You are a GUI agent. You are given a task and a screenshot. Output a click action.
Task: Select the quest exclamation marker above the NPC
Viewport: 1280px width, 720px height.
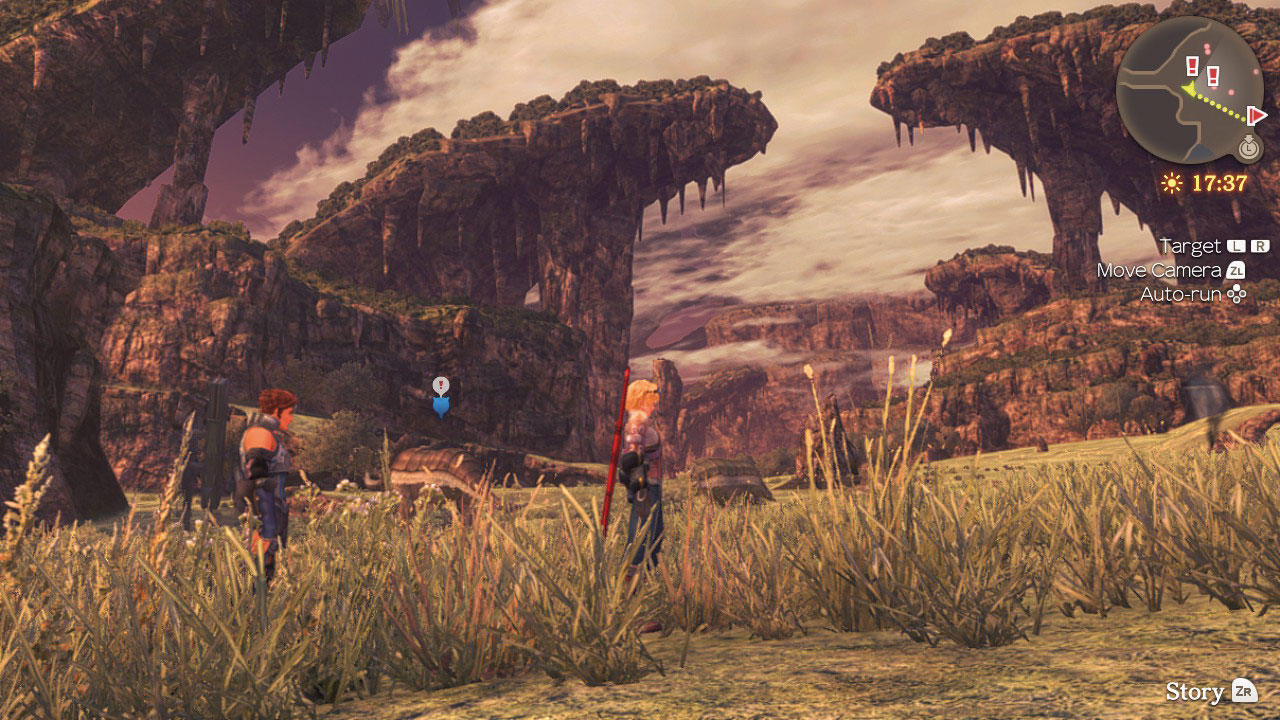coord(441,386)
